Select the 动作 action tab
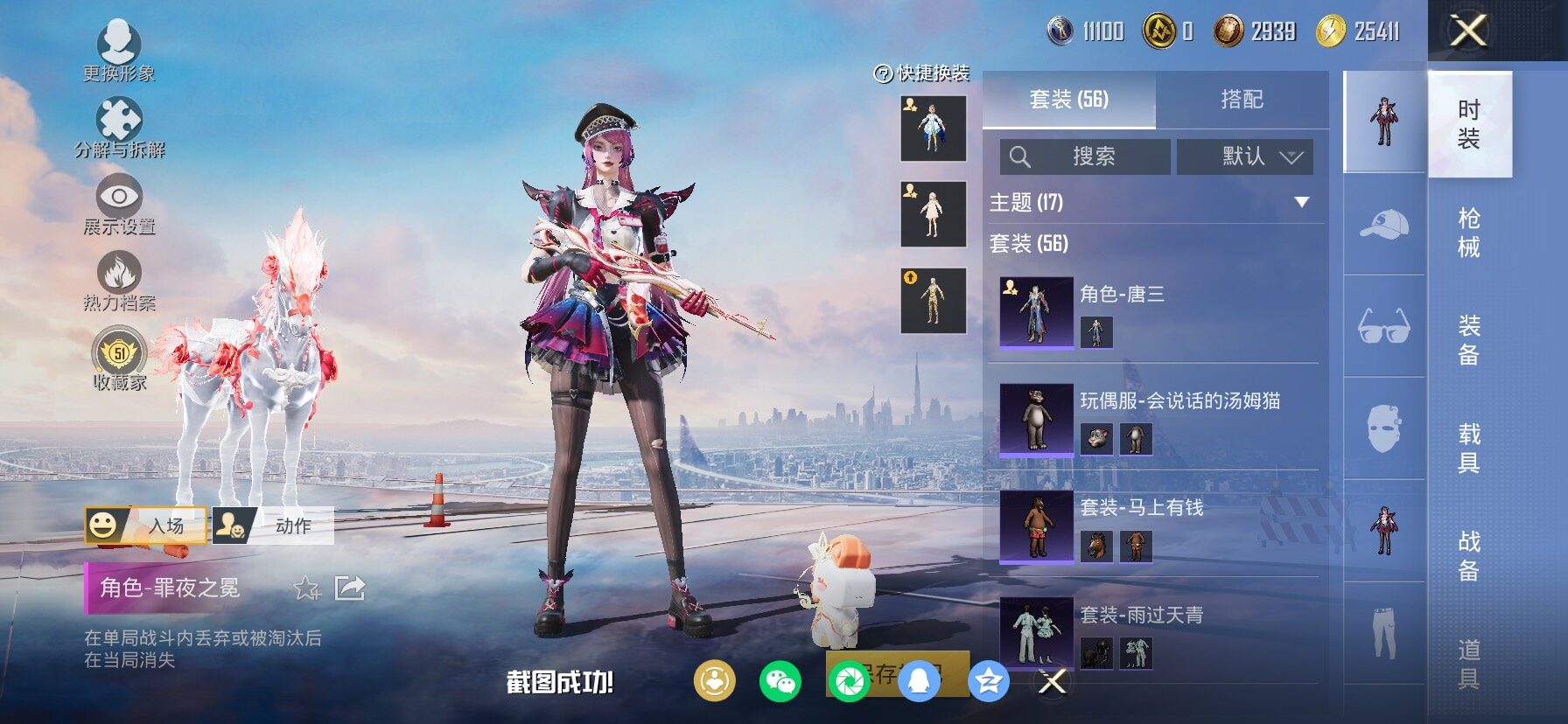1568x724 pixels. [x=273, y=526]
